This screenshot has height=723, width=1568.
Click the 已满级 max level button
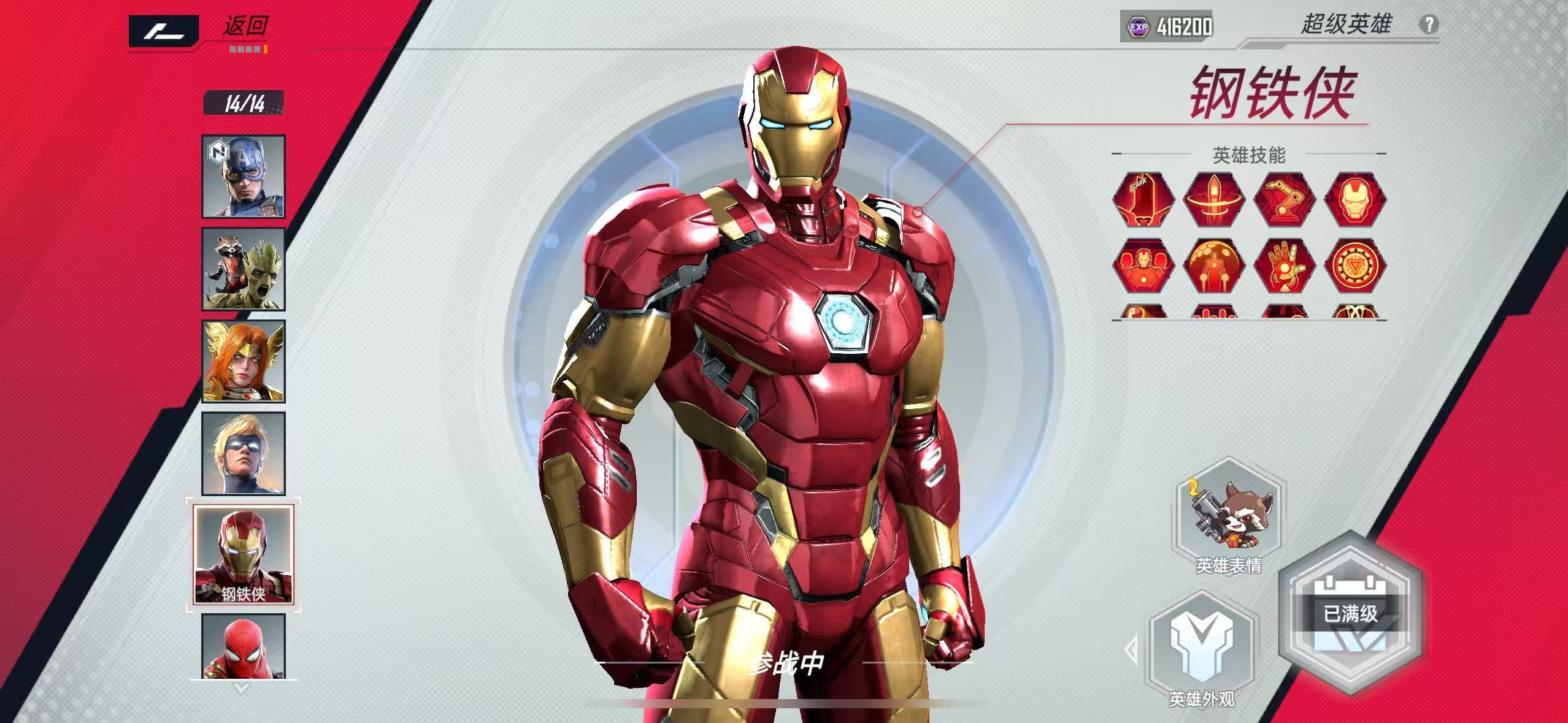pyautogui.click(x=1350, y=613)
